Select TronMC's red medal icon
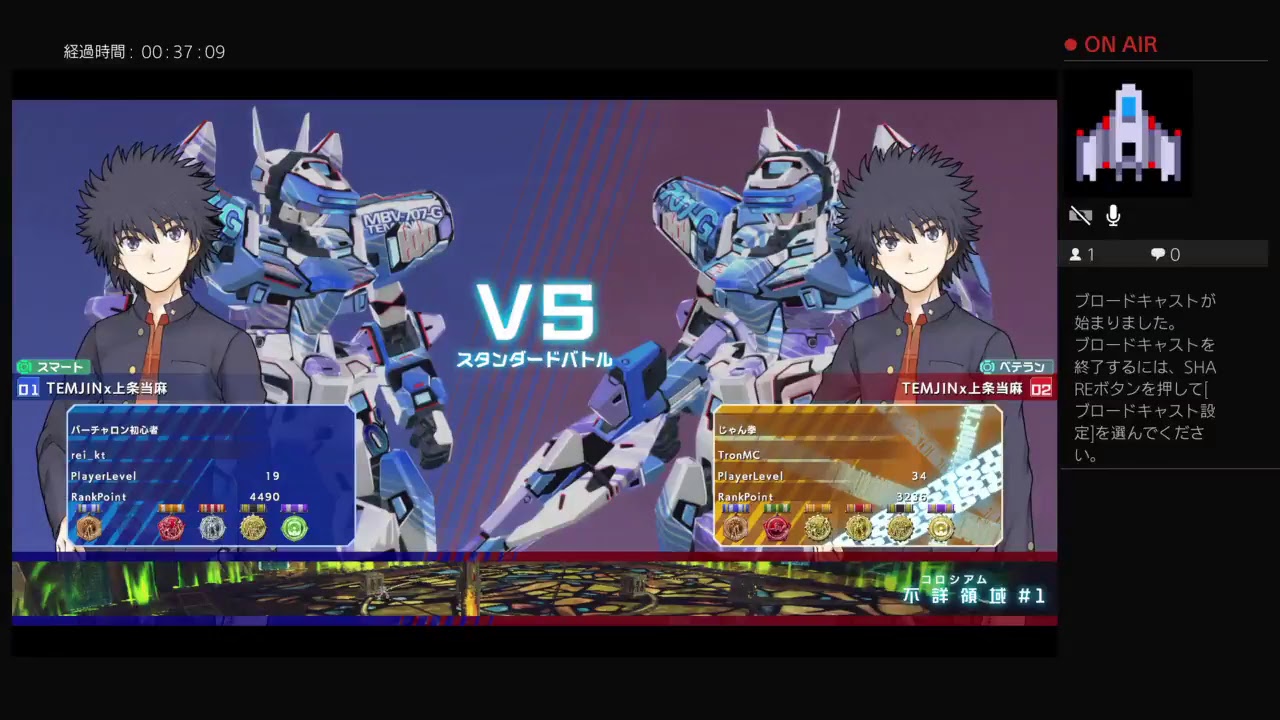 [778, 528]
